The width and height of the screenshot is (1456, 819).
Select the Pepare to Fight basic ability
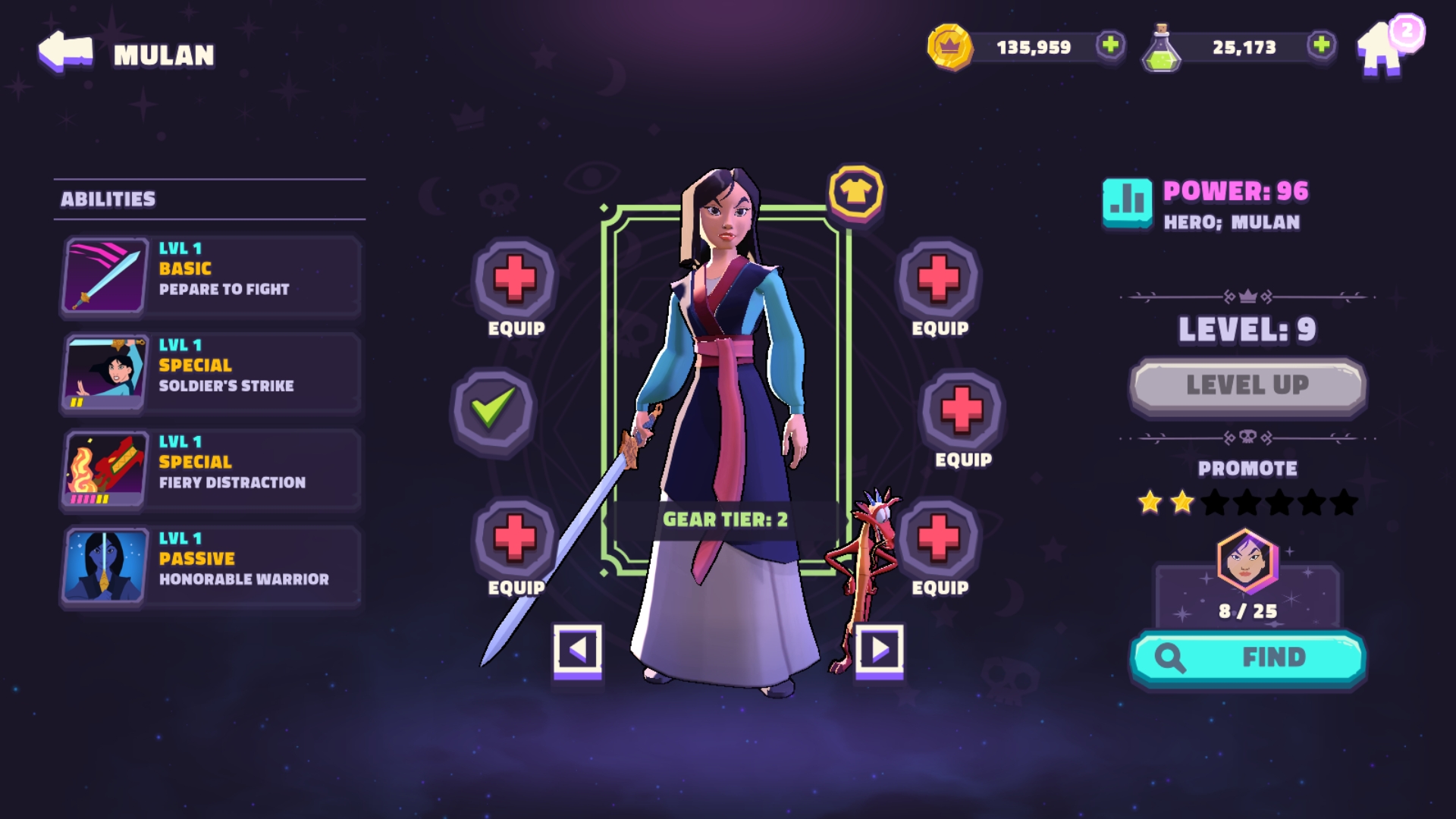[211, 276]
